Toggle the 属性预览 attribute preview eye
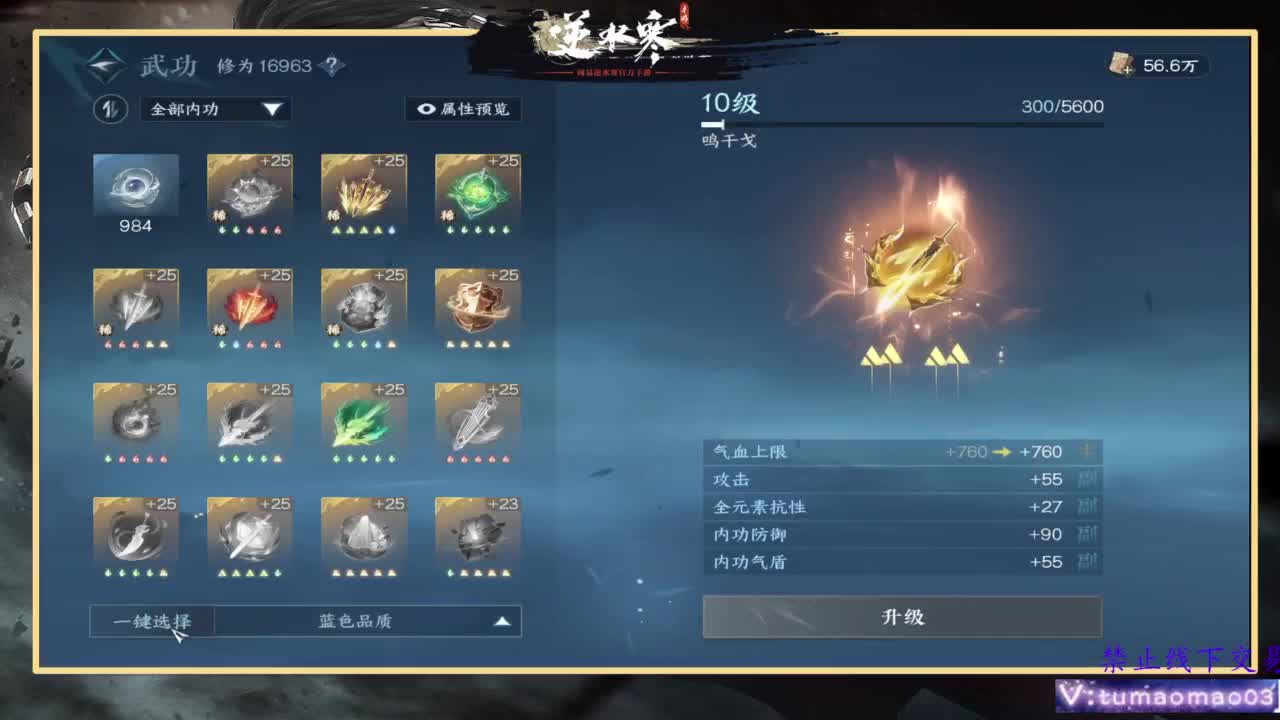 click(465, 110)
